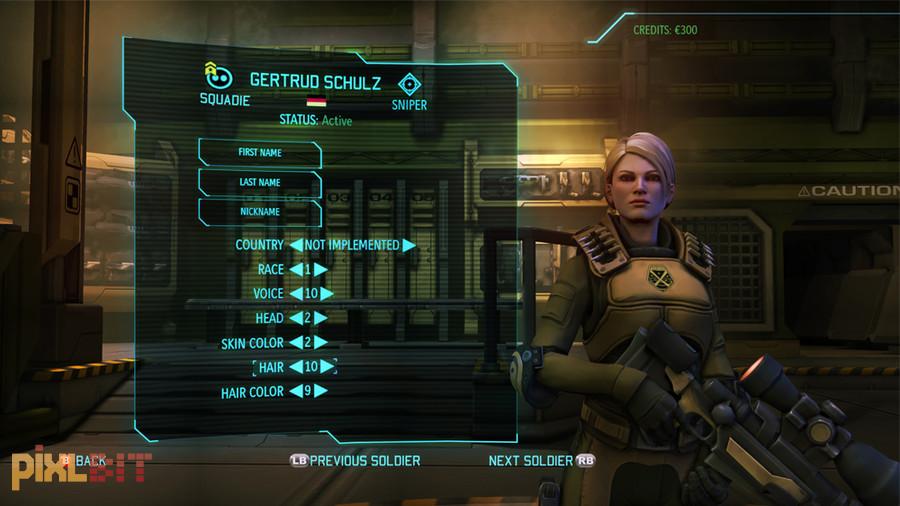Increase the Skin Color value
This screenshot has width=900, height=506.
(x=322, y=343)
